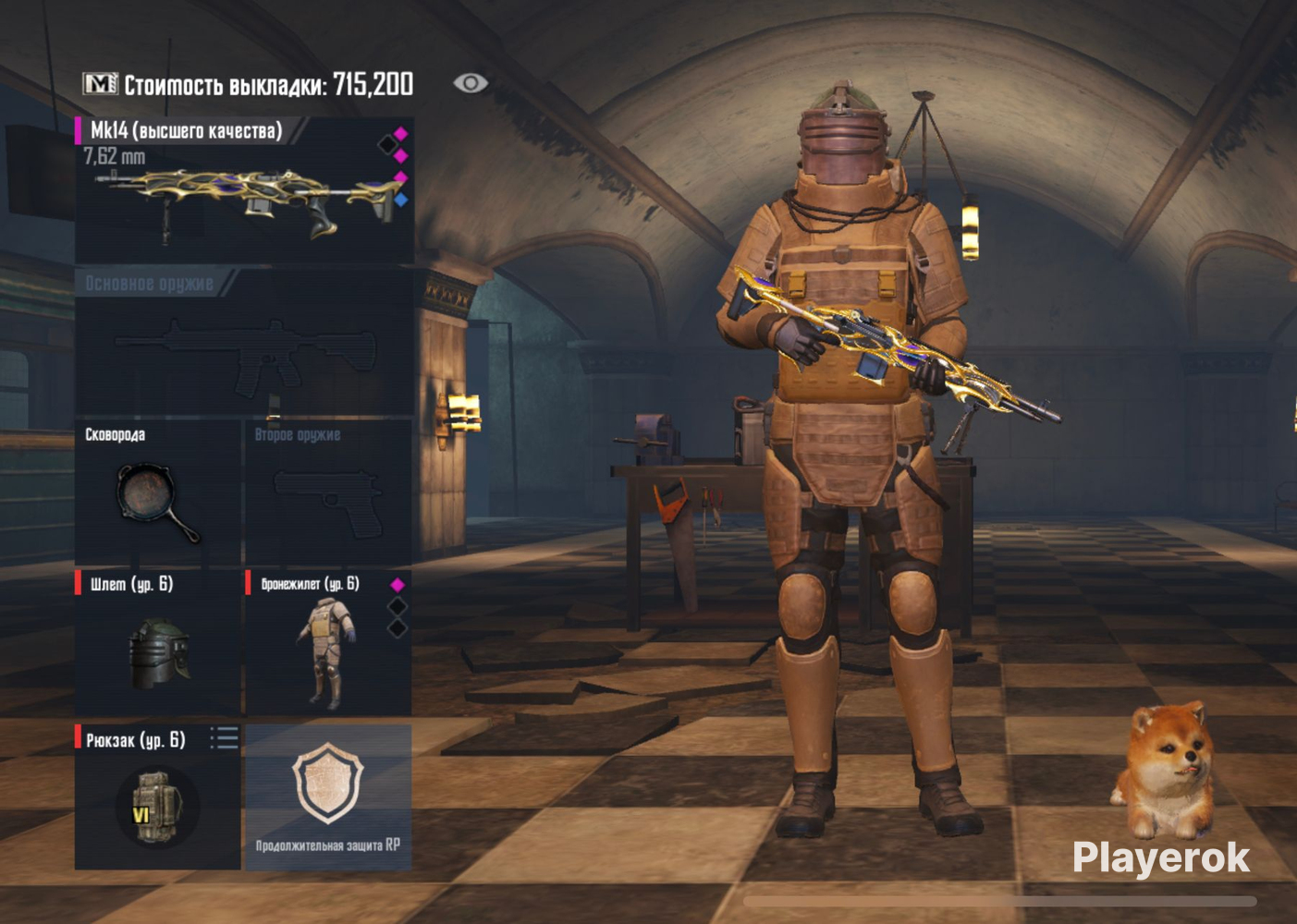Open the empty secondary pistol slot
This screenshot has width=1297, height=924.
point(327,494)
